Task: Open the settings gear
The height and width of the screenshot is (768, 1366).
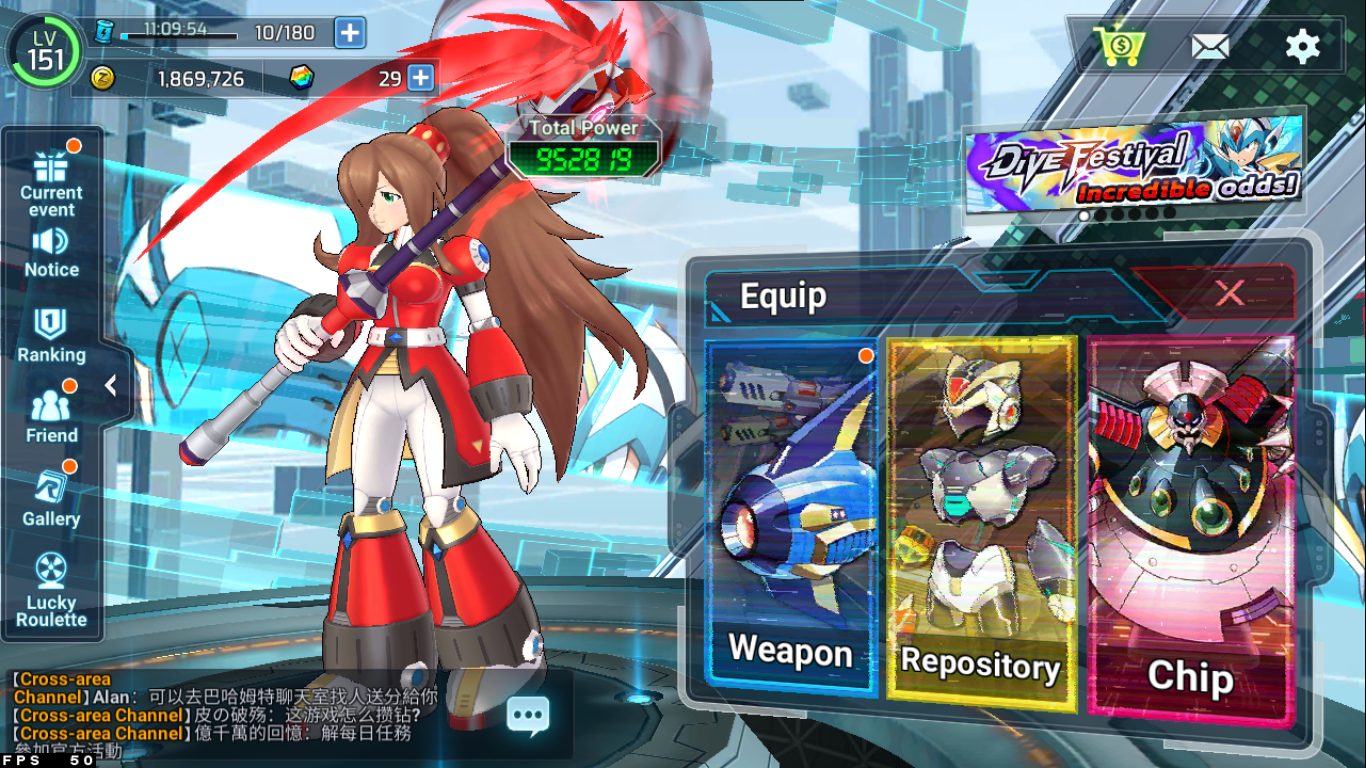Action: tap(1302, 46)
